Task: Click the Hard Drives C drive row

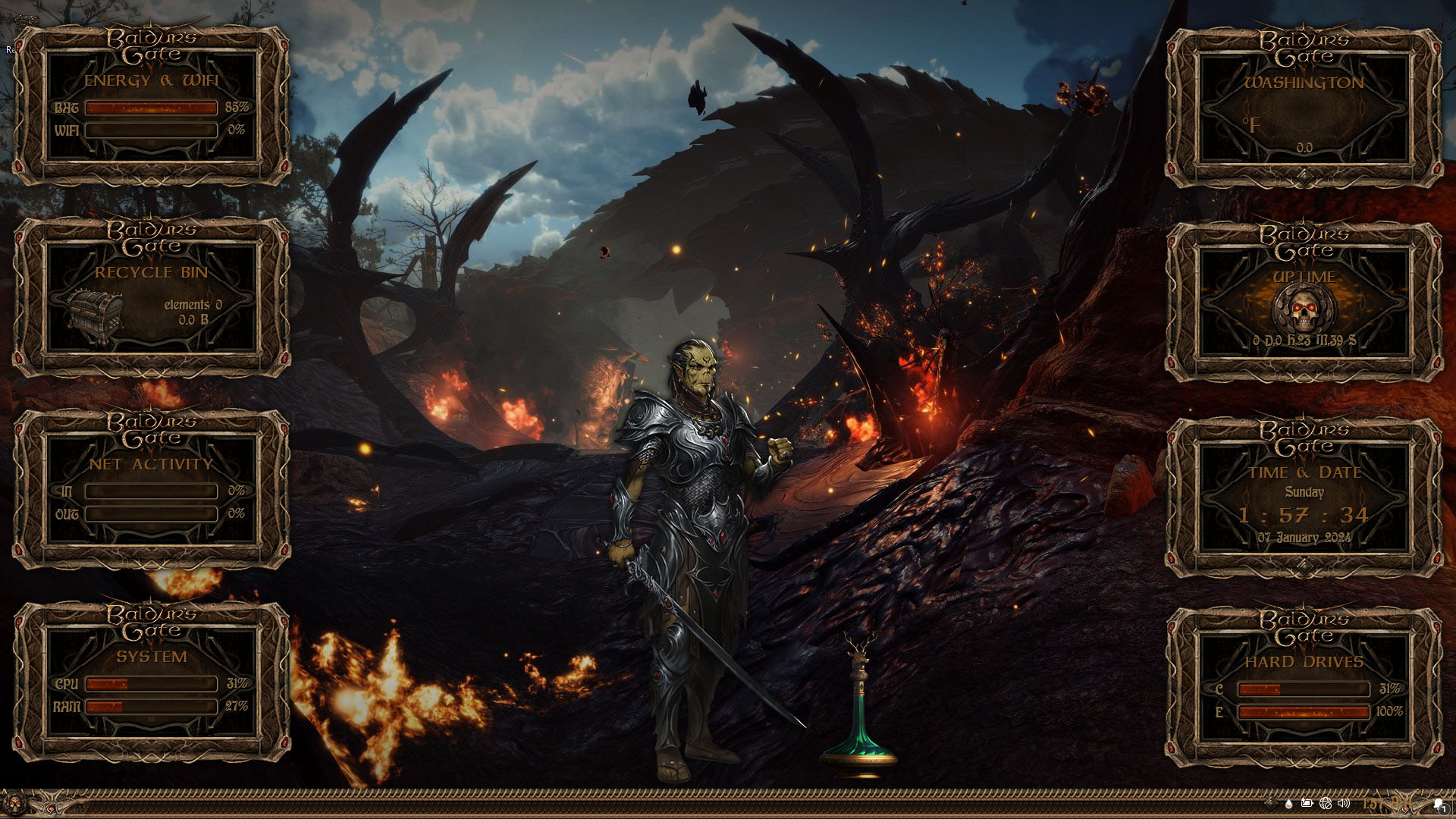Action: click(x=1304, y=689)
